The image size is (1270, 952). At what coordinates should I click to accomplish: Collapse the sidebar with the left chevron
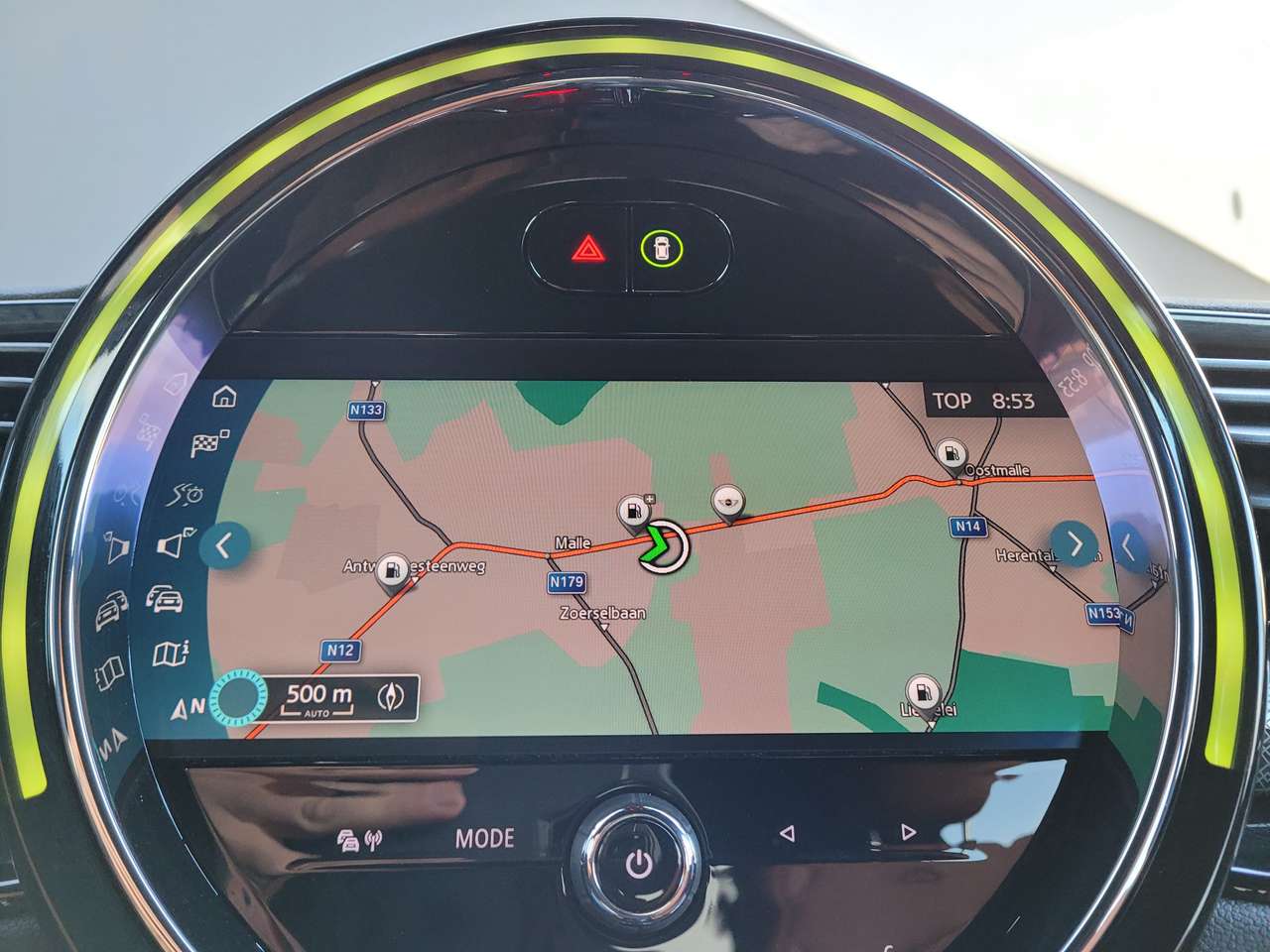coord(223,545)
